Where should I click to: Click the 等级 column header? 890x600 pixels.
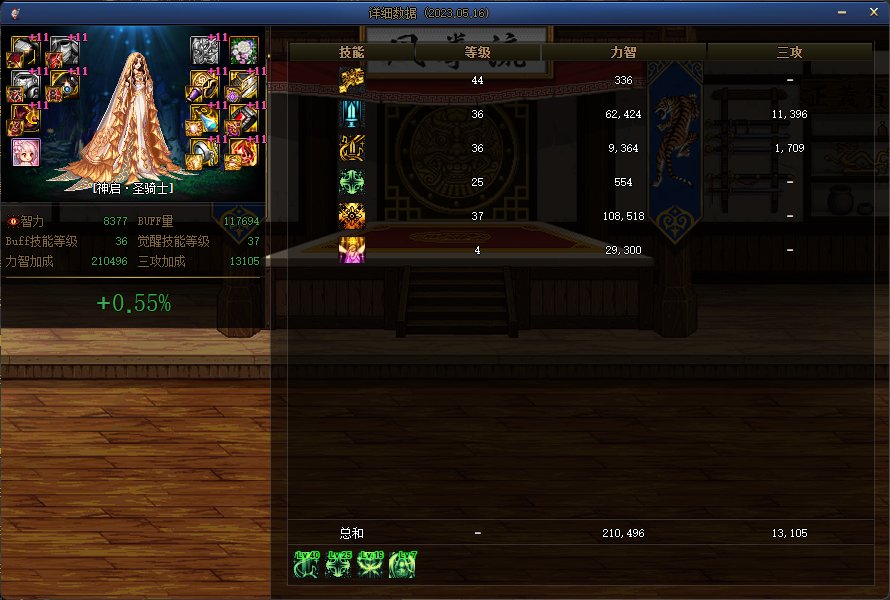[x=477, y=52]
